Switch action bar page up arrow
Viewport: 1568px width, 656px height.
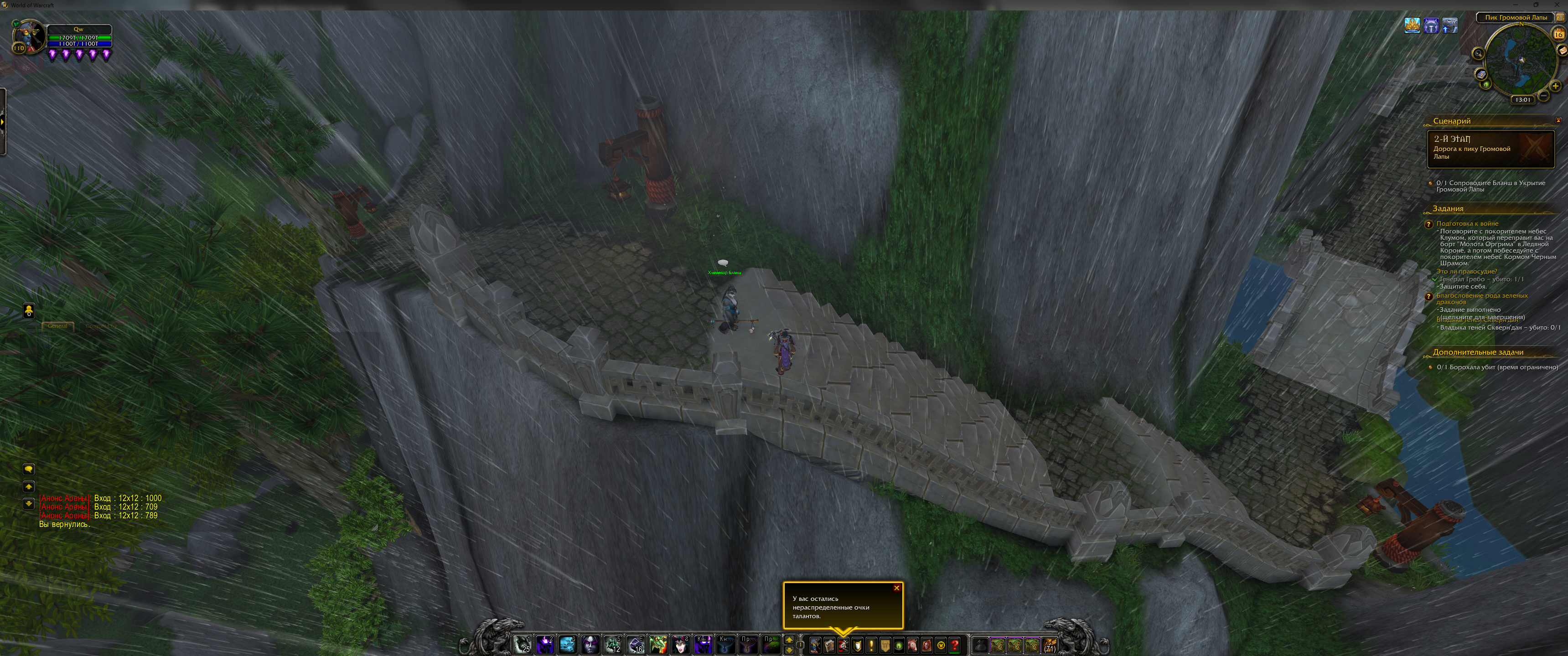click(789, 640)
